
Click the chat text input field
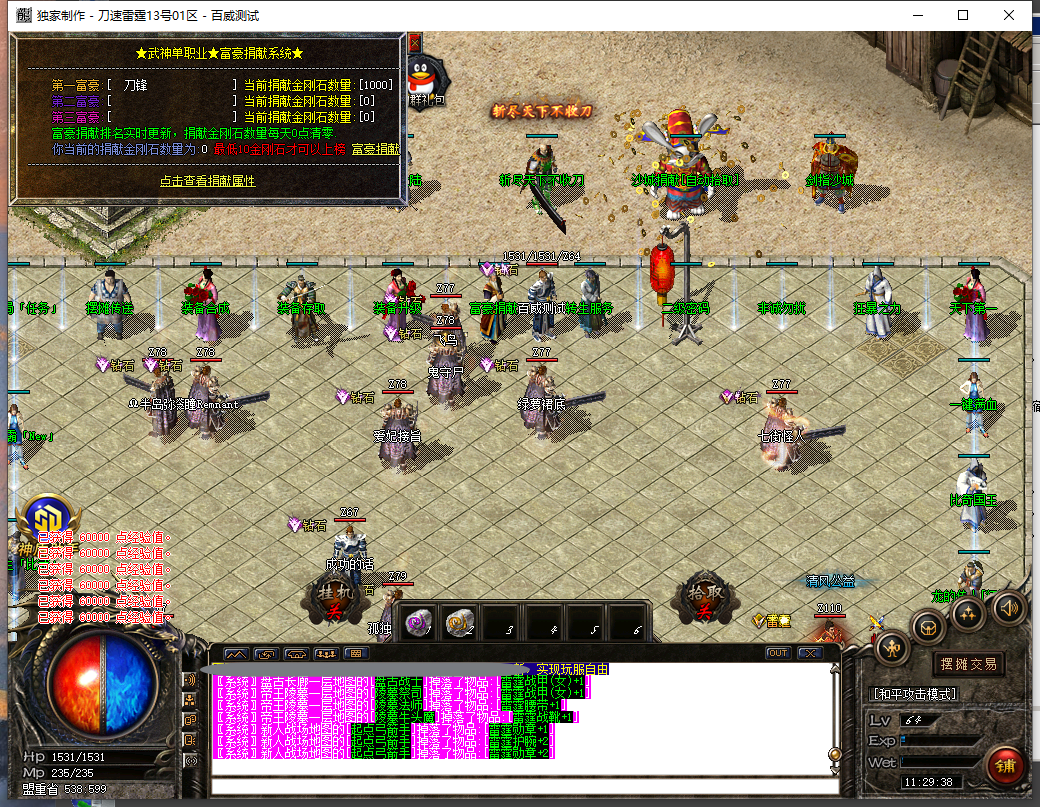click(520, 784)
